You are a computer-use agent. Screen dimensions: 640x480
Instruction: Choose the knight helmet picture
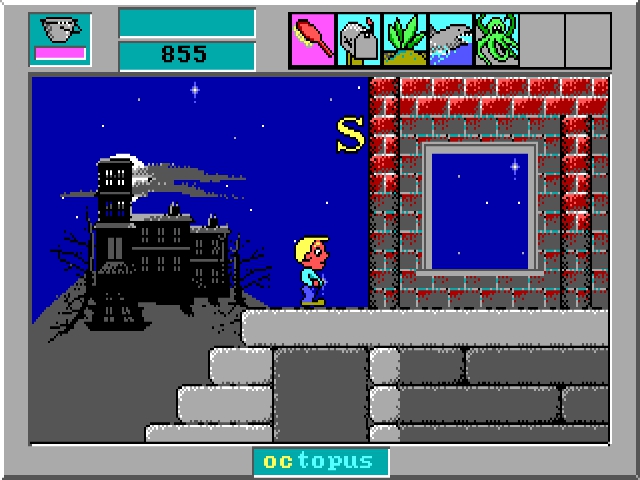(359, 40)
